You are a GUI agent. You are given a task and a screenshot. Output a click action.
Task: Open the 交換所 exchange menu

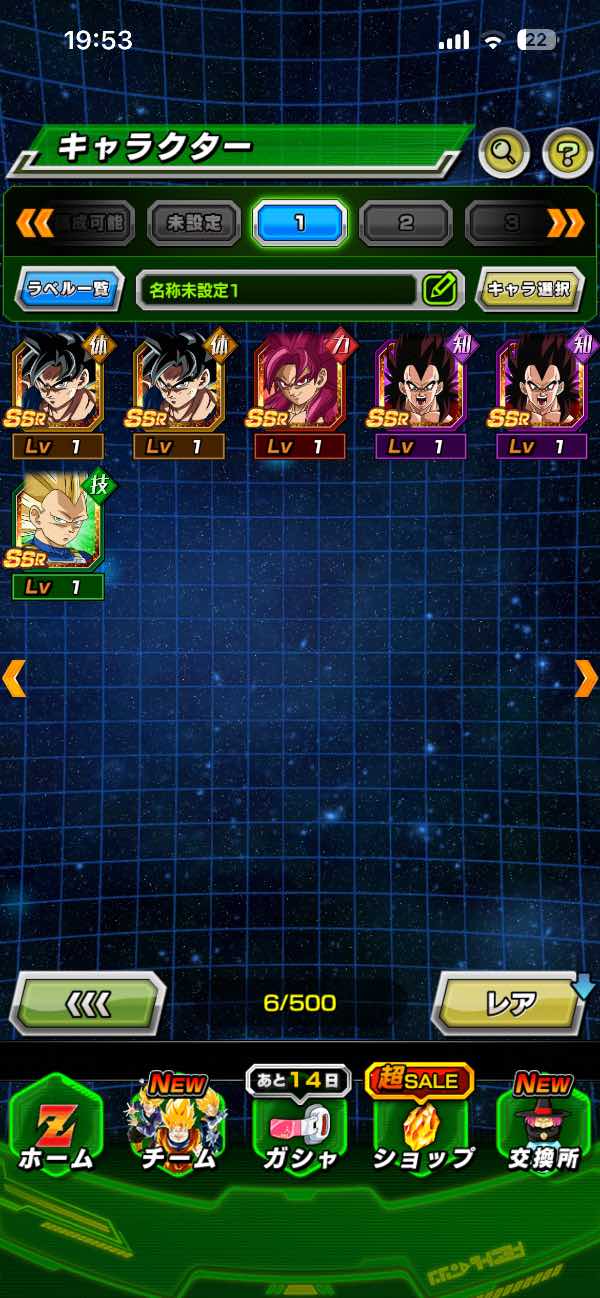coord(543,1125)
